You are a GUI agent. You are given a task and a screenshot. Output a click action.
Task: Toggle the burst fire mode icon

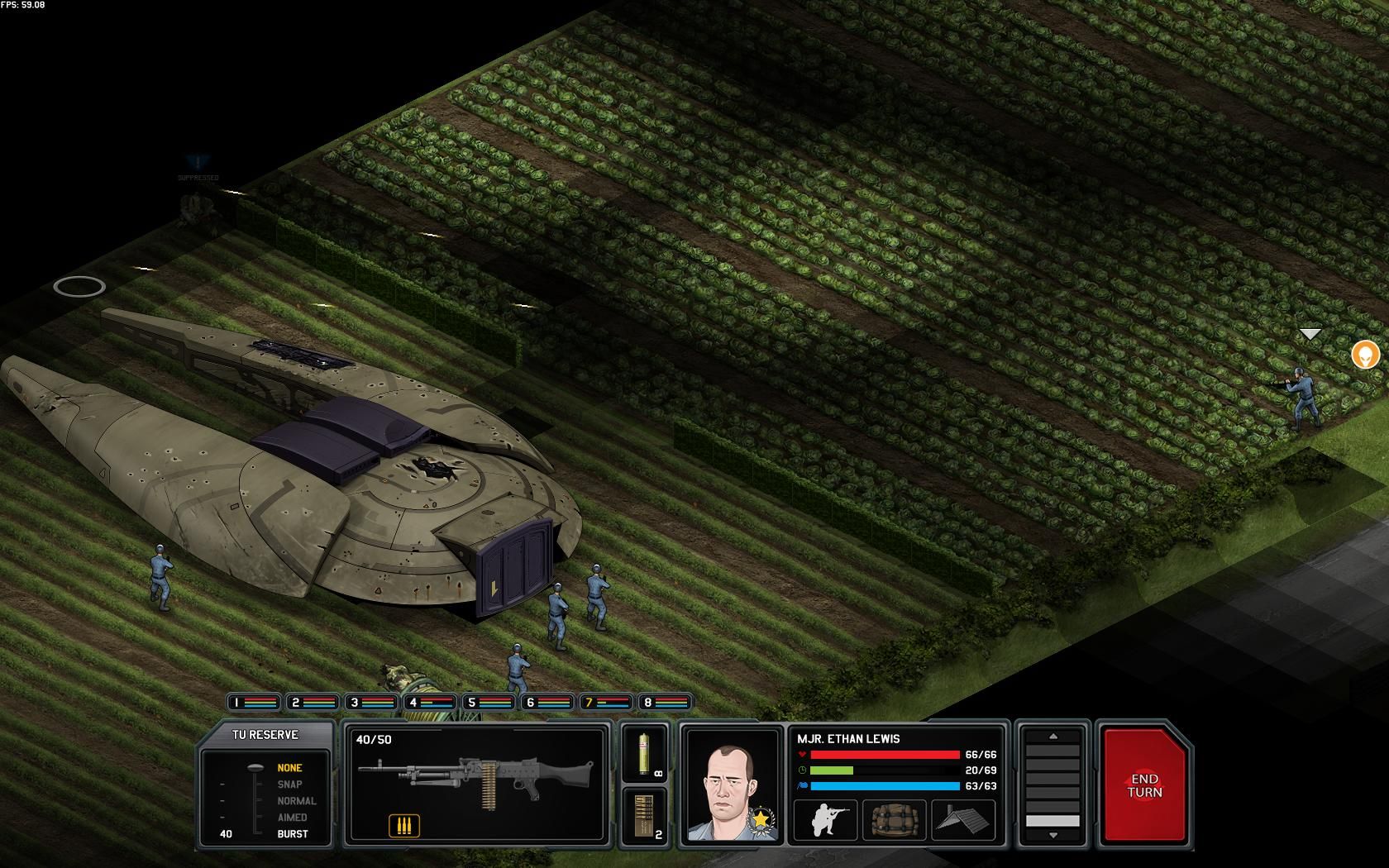[x=403, y=825]
